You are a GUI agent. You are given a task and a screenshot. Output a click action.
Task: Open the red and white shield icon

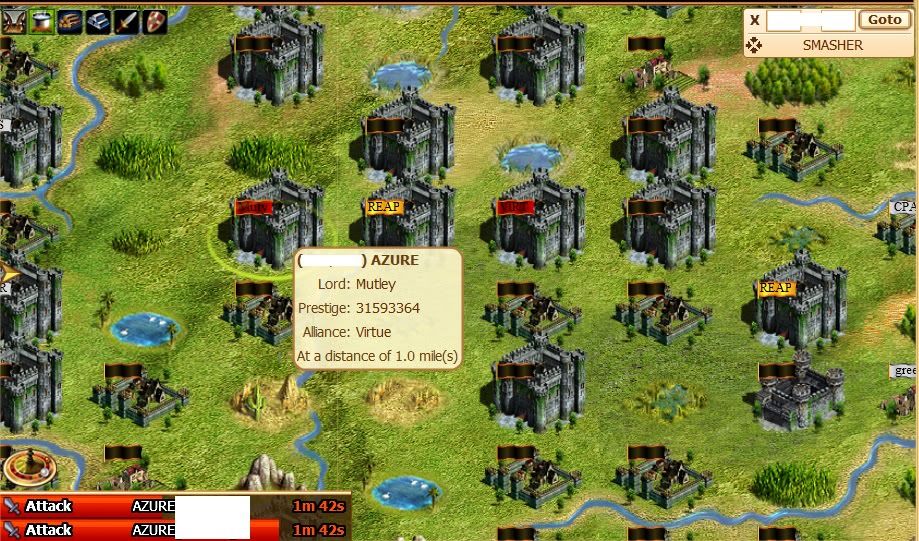pos(154,21)
